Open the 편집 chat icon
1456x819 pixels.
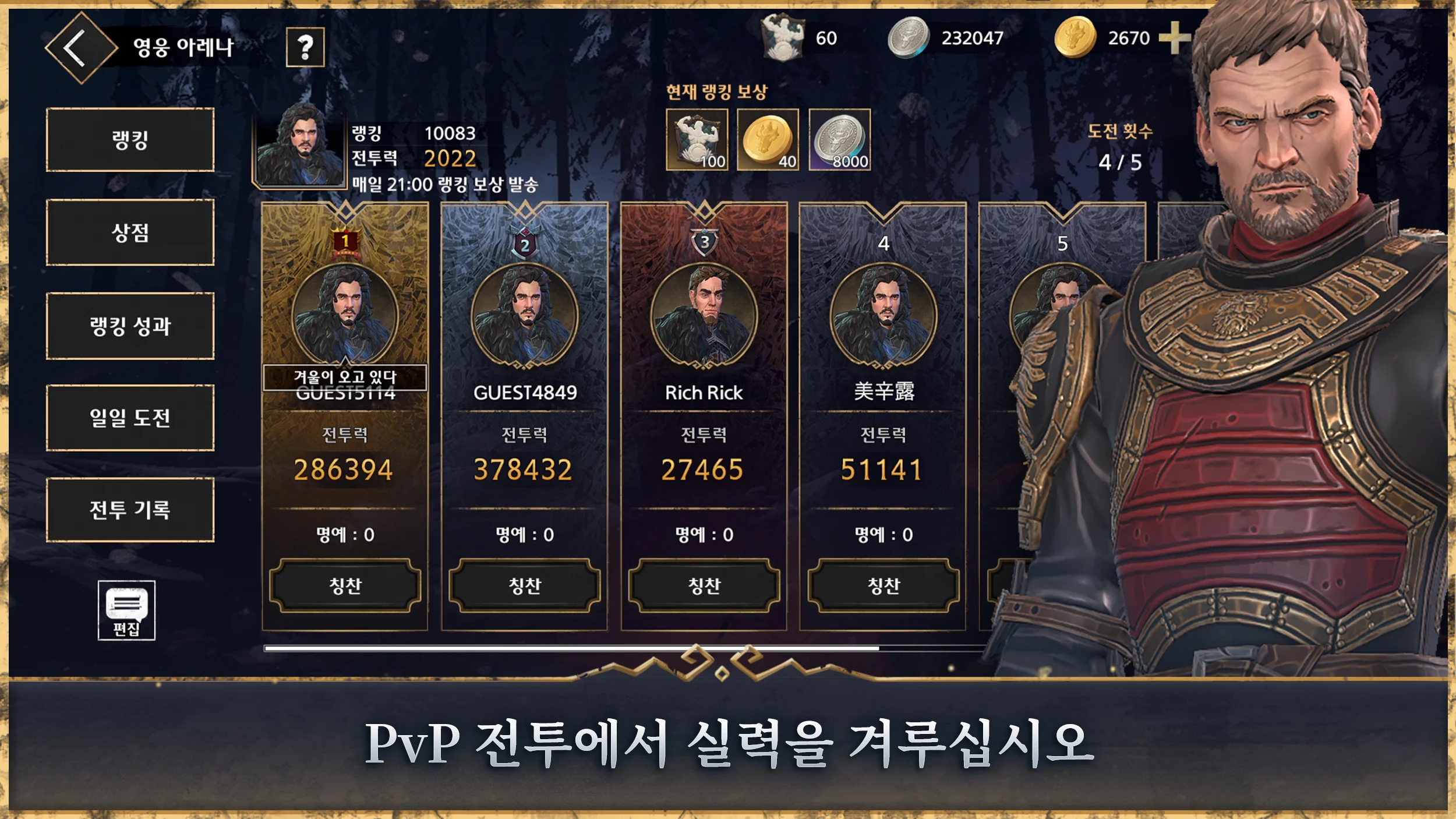click(126, 610)
